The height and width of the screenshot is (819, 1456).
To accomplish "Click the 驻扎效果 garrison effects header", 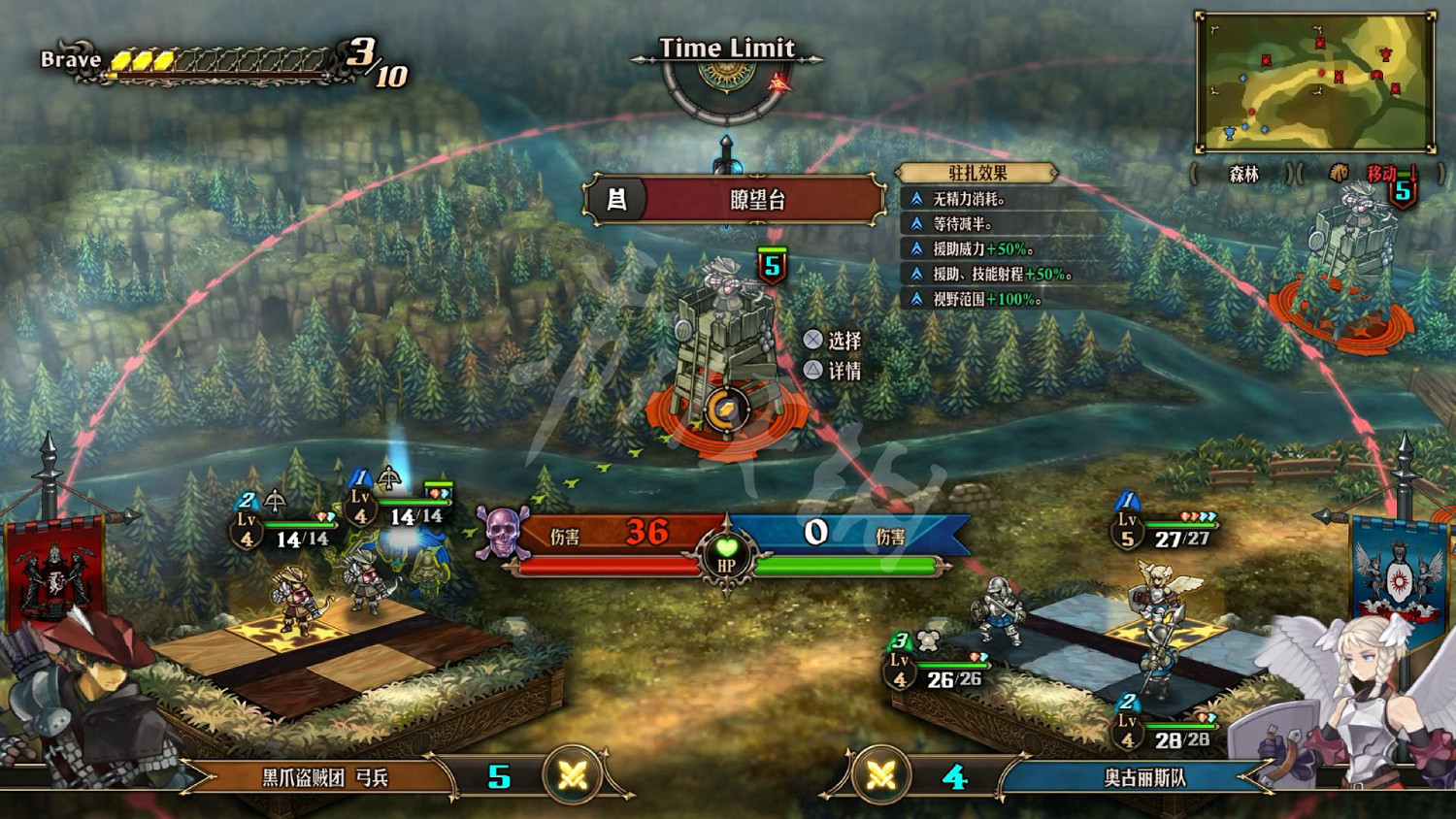I will pos(976,173).
